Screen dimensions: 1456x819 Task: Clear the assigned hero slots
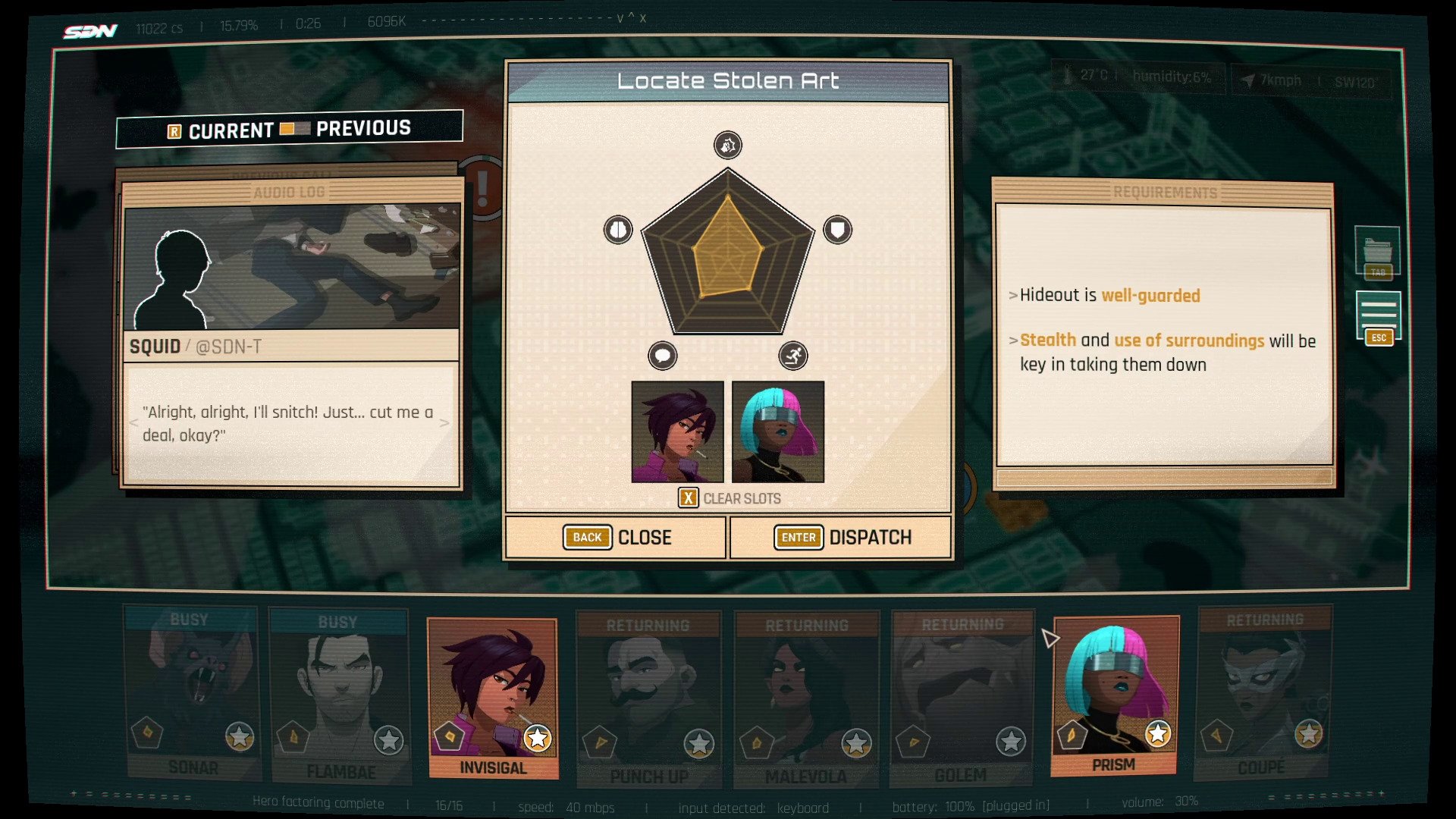(729, 498)
